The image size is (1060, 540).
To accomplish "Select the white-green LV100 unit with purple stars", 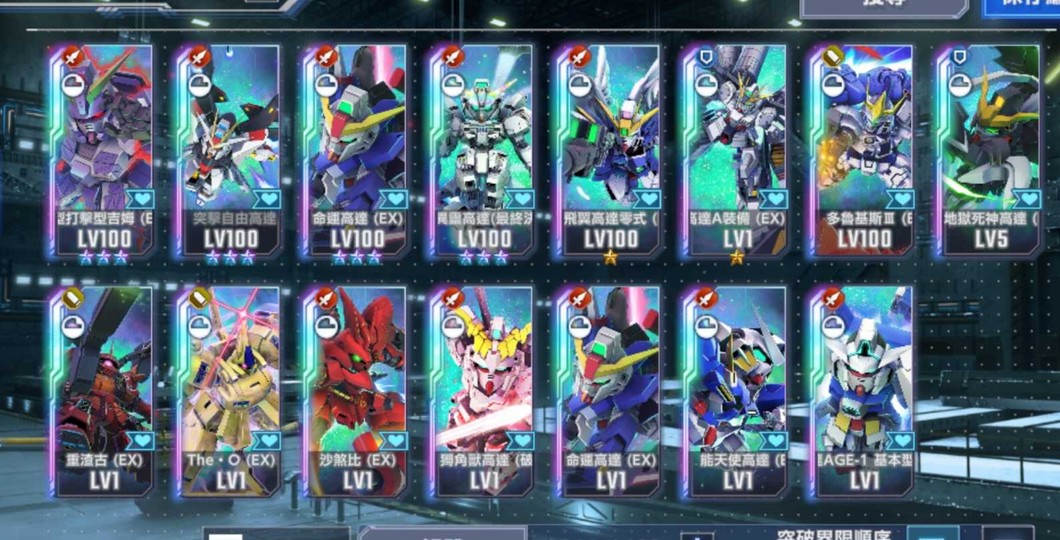I will coord(483,150).
